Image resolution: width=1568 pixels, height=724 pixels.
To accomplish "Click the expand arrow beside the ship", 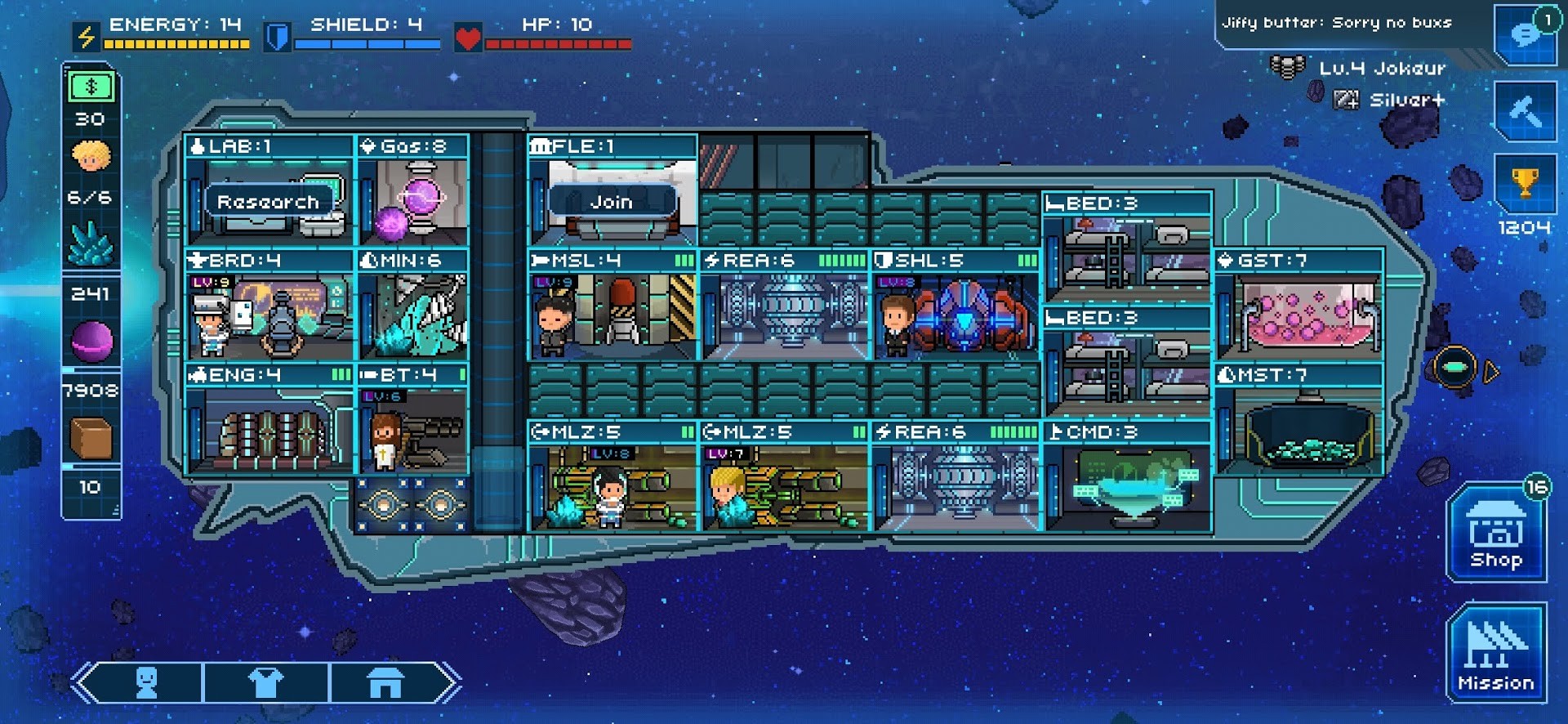I will pyautogui.click(x=1491, y=373).
